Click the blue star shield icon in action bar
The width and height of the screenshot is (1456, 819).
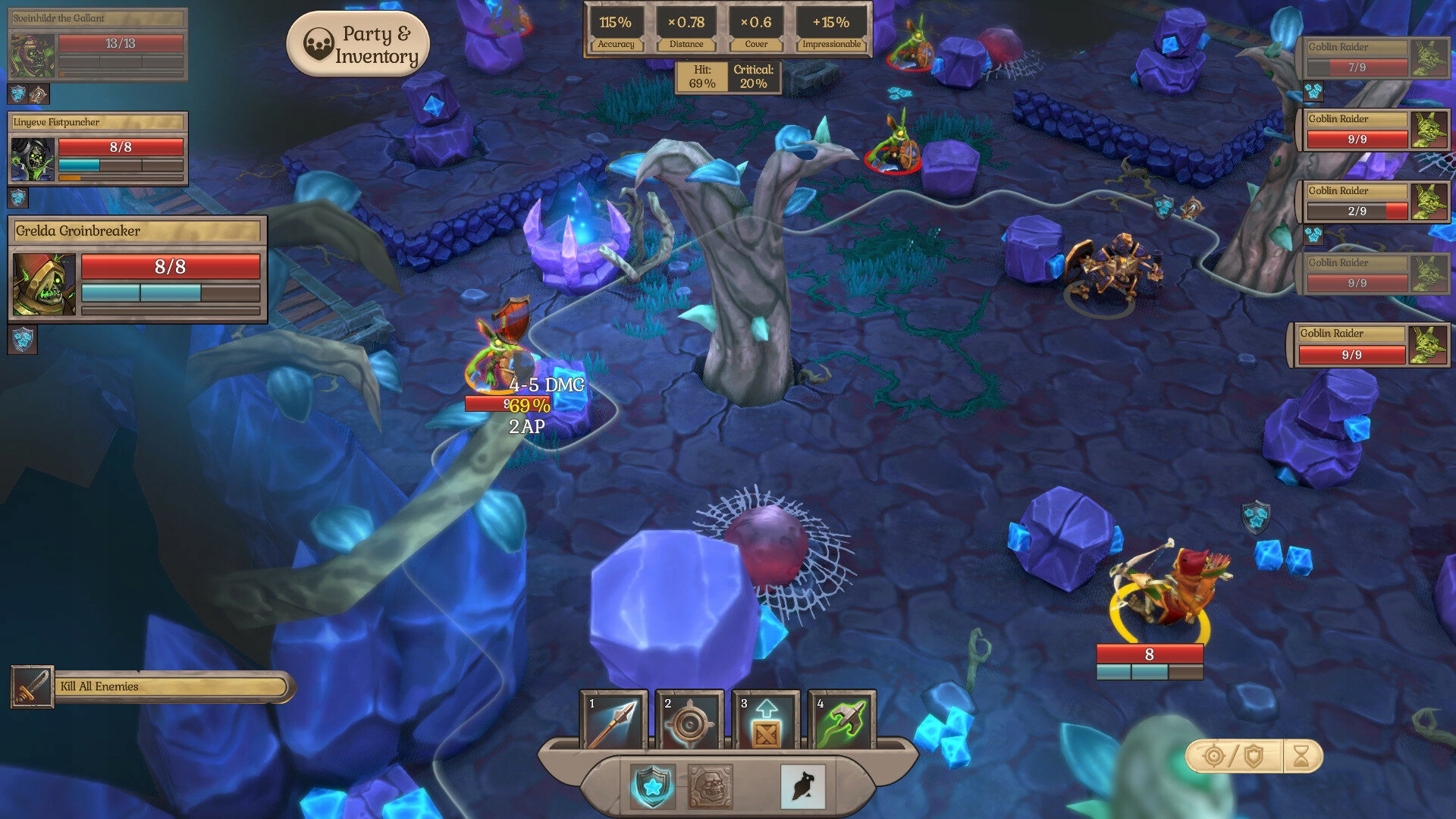[652, 786]
